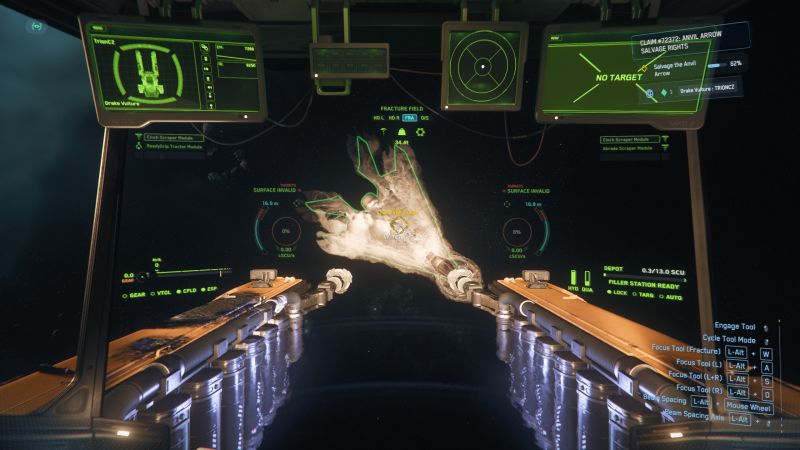Switch to the HD L tool mode
Image resolution: width=800 pixels, height=450 pixels.
tap(378, 118)
